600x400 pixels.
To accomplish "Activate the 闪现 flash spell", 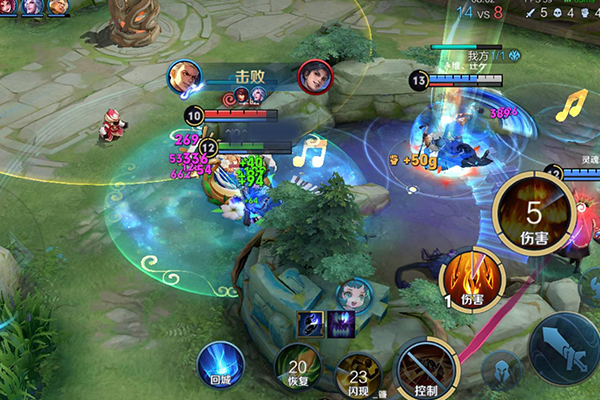I will (357, 373).
